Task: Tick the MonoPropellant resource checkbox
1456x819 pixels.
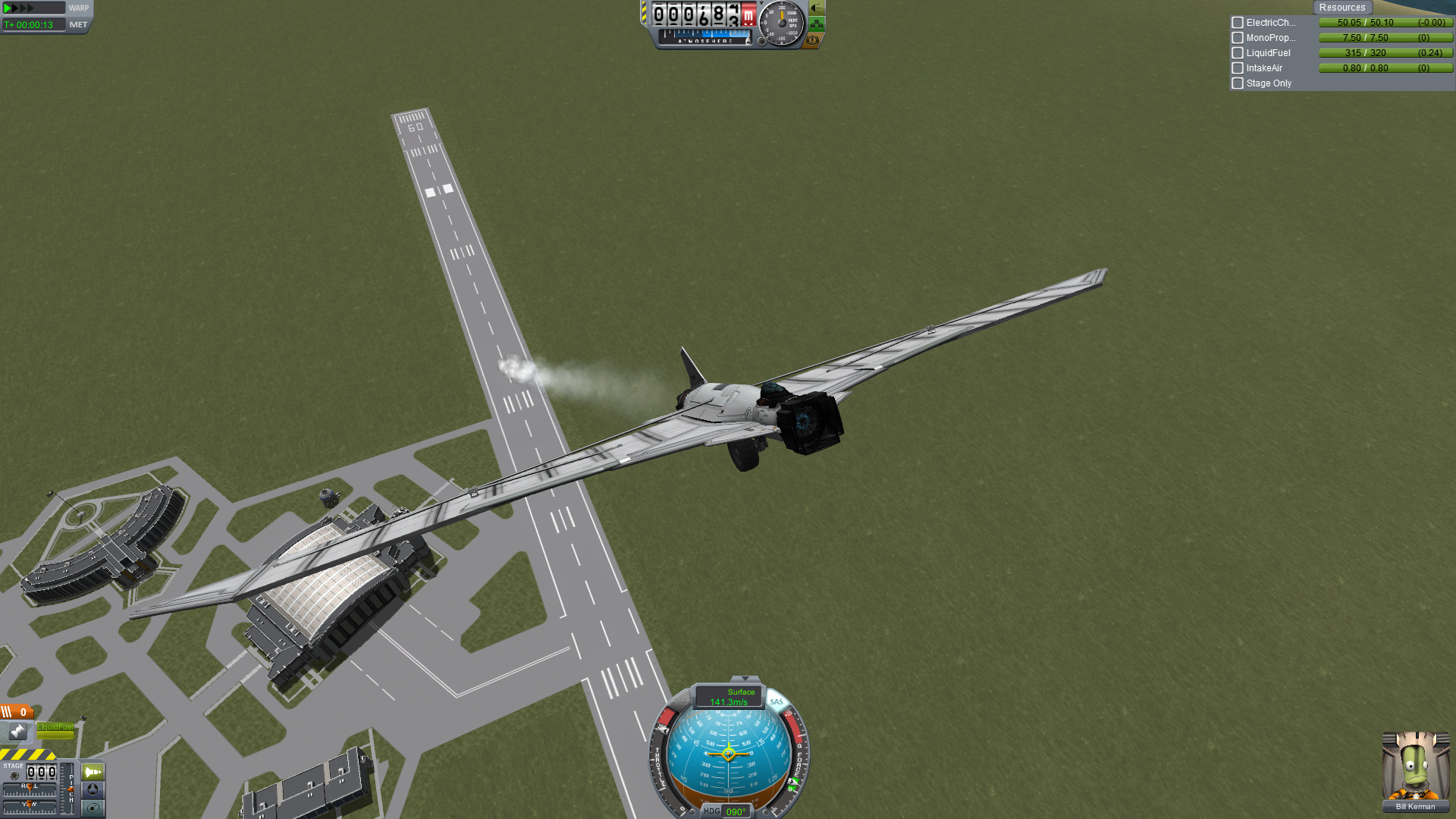Action: 1238,38
